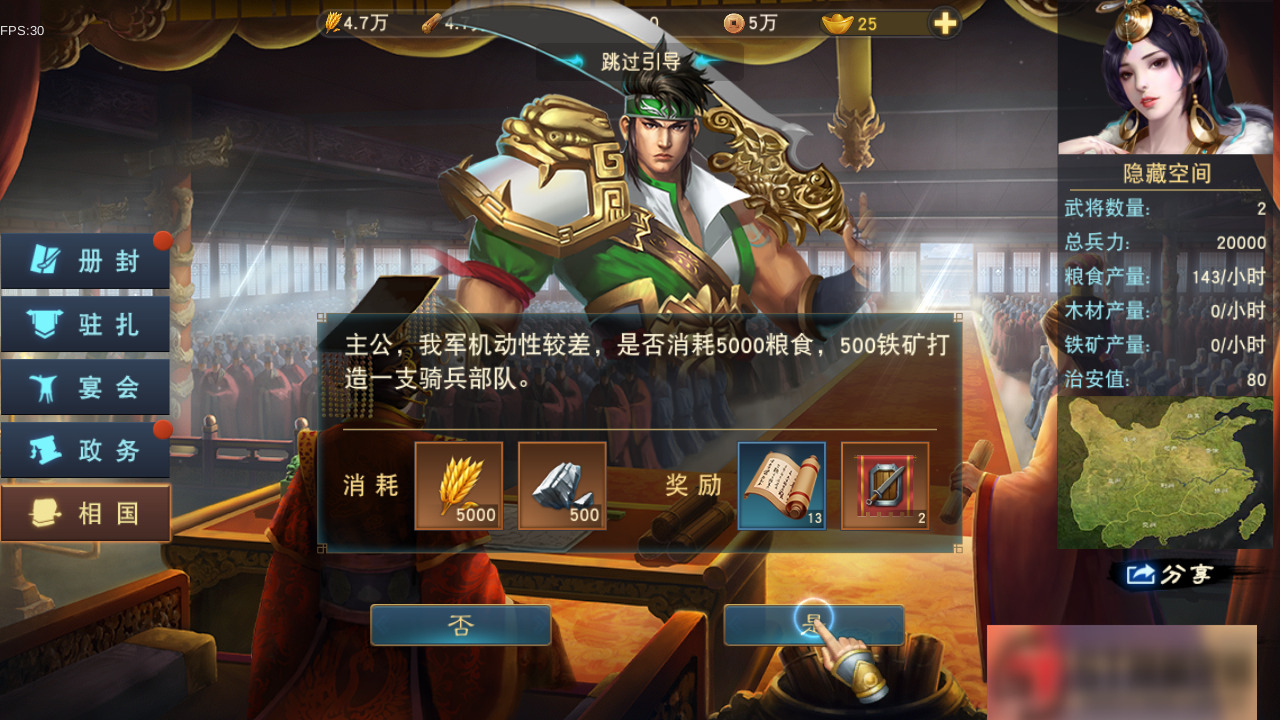Screen dimensions: 1280x720
Task: Click the 500 iron ore cost icon
Action: tap(562, 485)
